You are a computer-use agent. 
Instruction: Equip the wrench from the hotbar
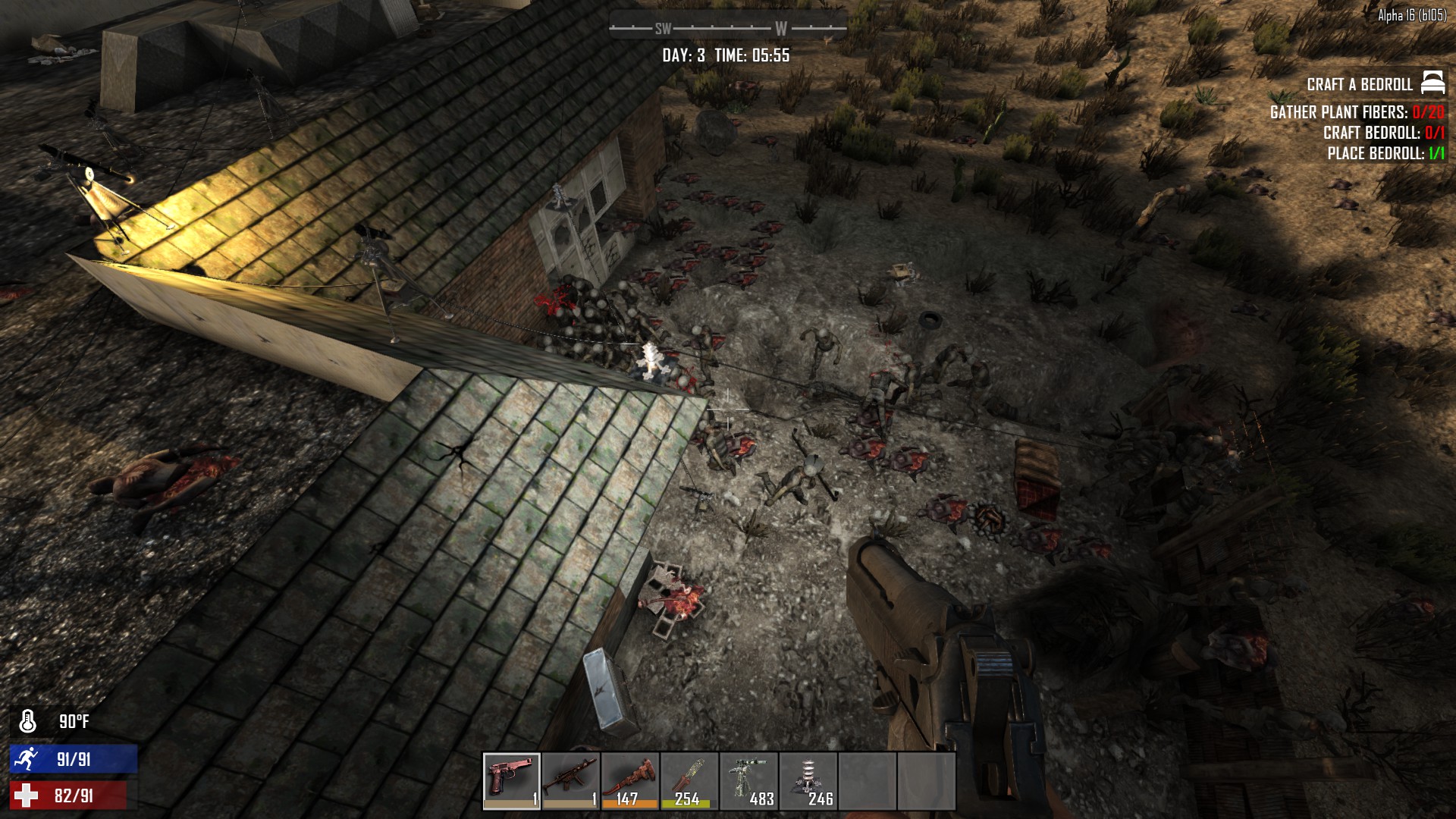click(x=630, y=780)
